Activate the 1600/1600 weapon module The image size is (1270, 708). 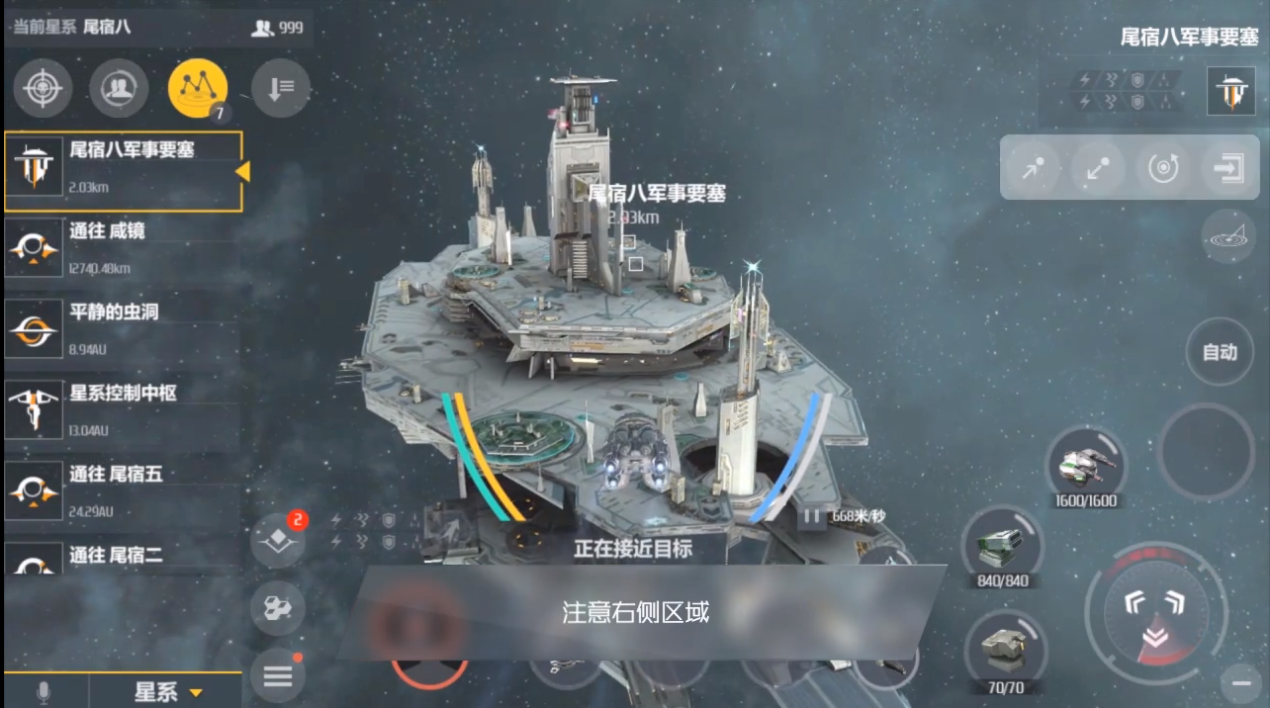pos(1083,464)
